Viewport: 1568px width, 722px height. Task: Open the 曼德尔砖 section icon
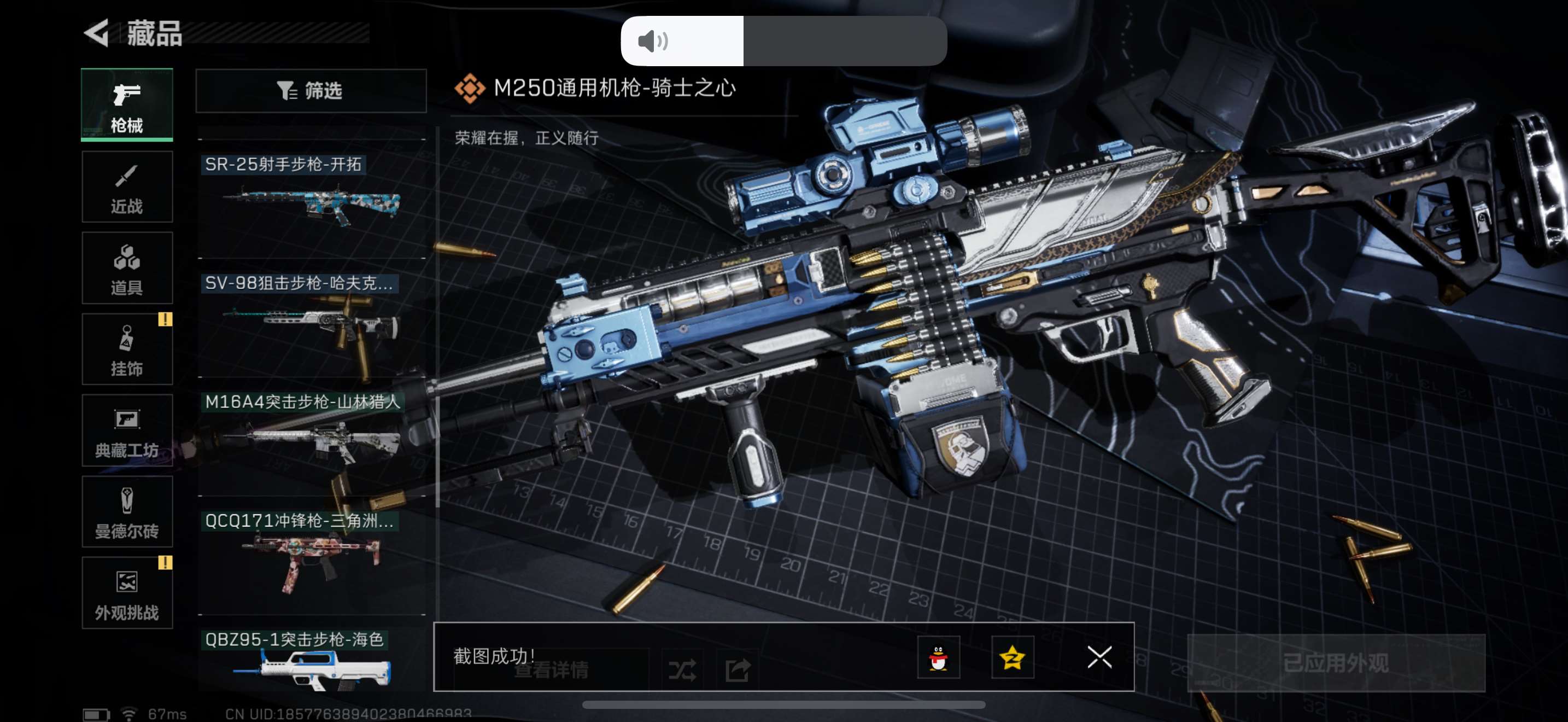tap(127, 513)
